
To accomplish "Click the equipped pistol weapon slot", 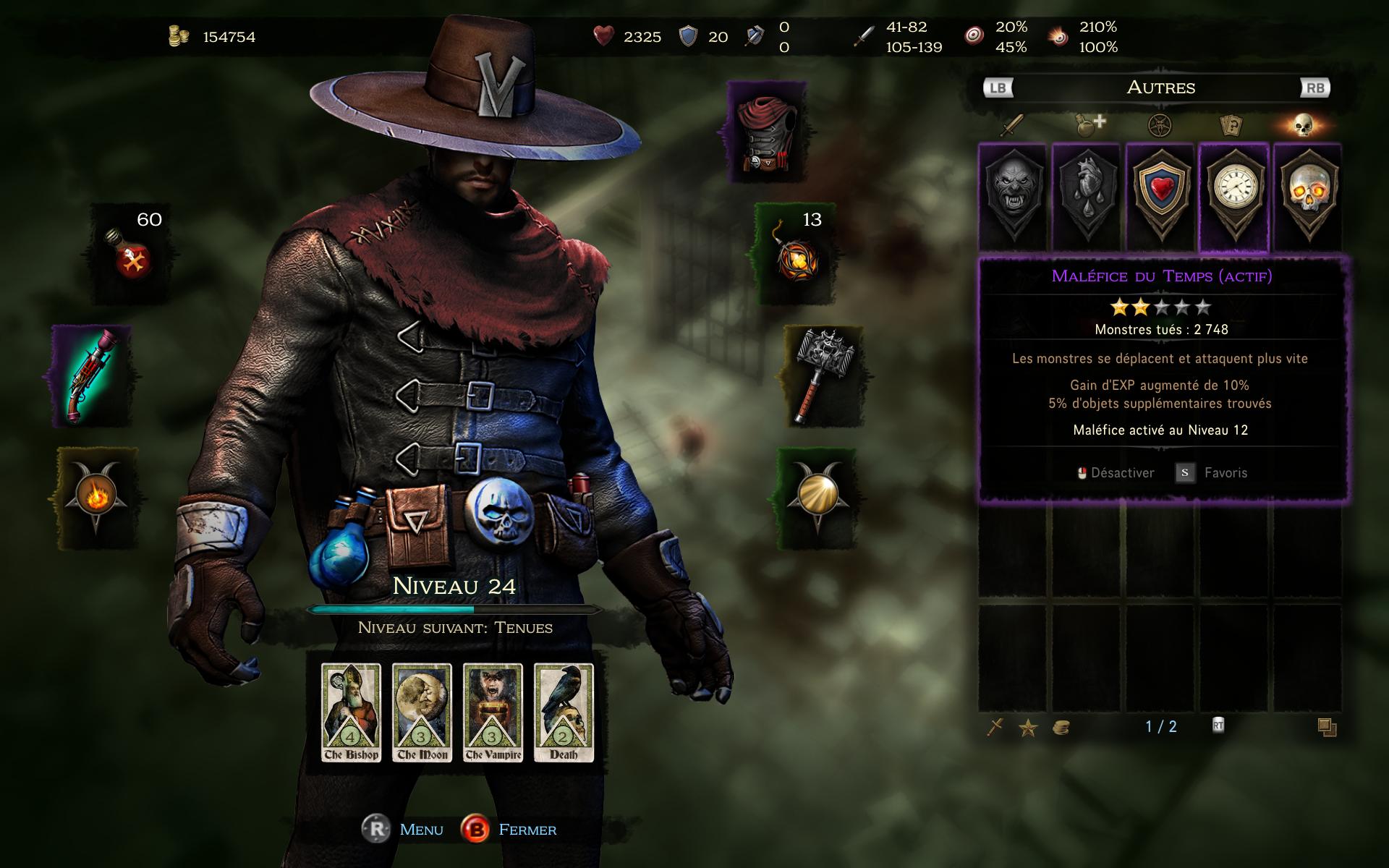I will point(92,377).
